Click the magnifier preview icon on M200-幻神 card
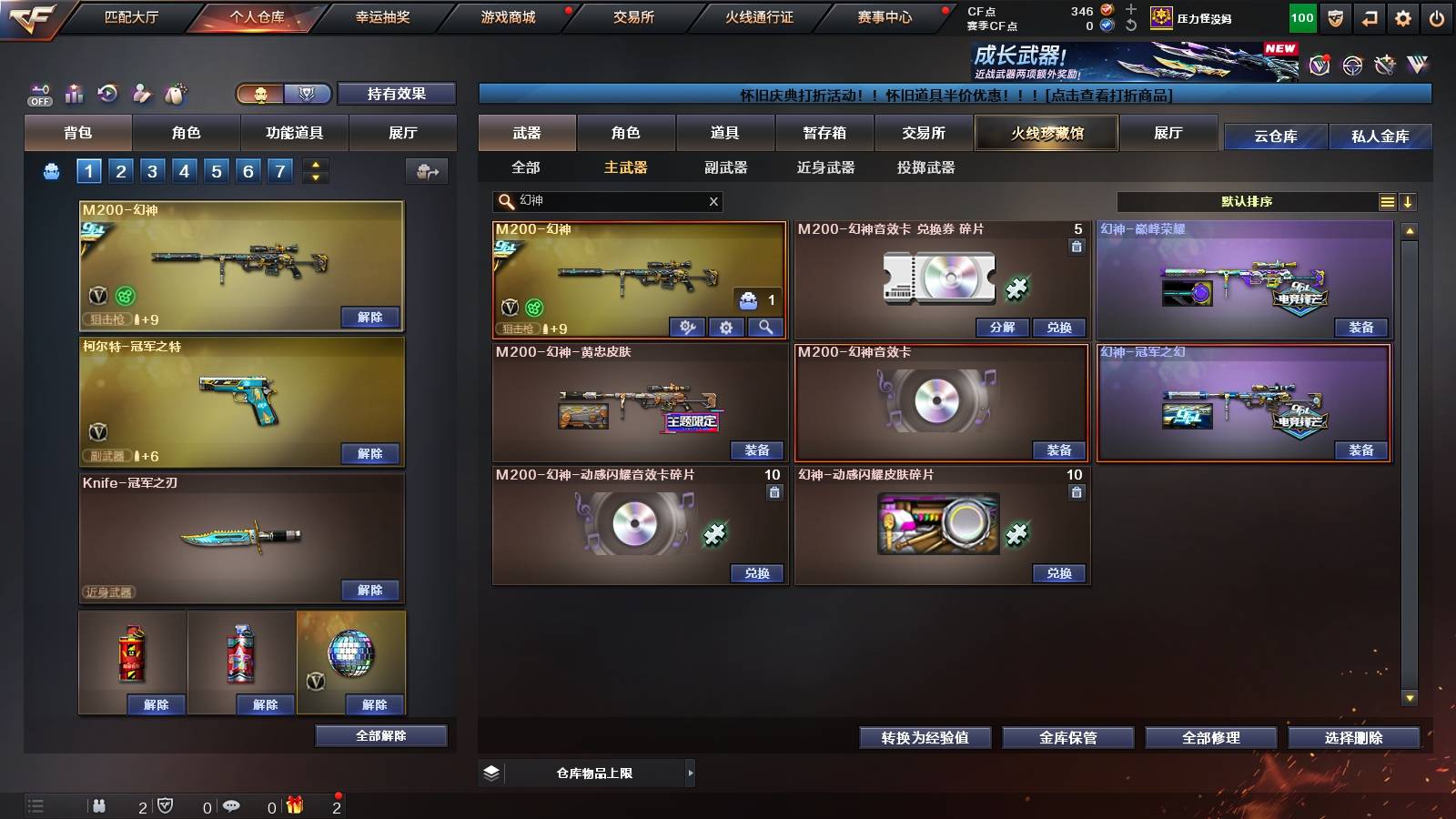 point(764,328)
